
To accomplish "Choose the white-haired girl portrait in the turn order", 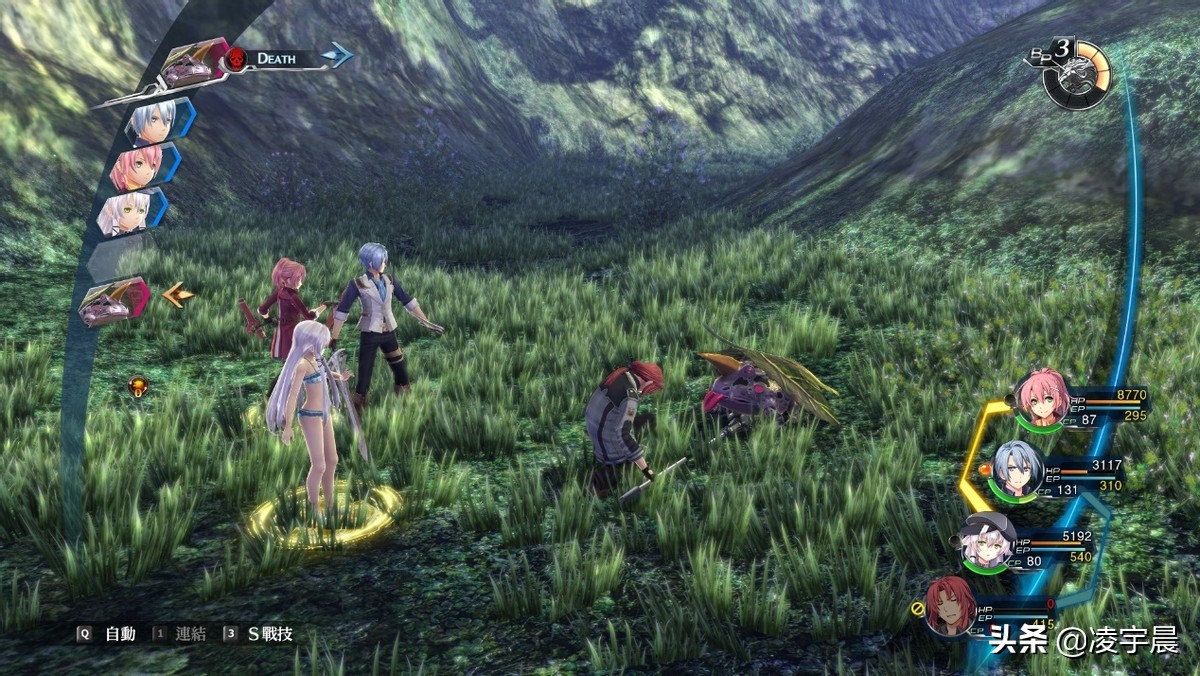I will [127, 212].
